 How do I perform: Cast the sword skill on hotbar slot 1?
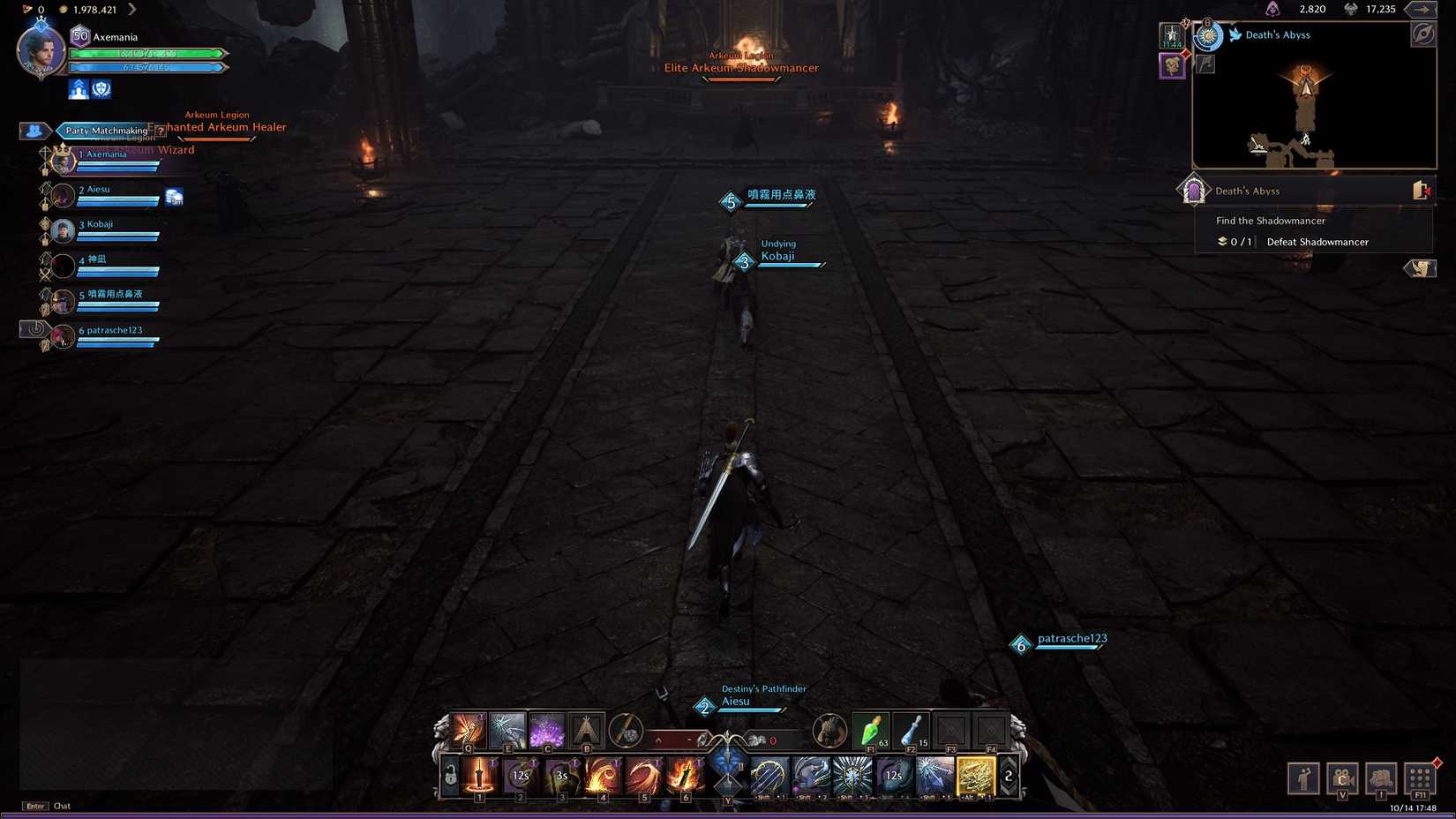[479, 774]
